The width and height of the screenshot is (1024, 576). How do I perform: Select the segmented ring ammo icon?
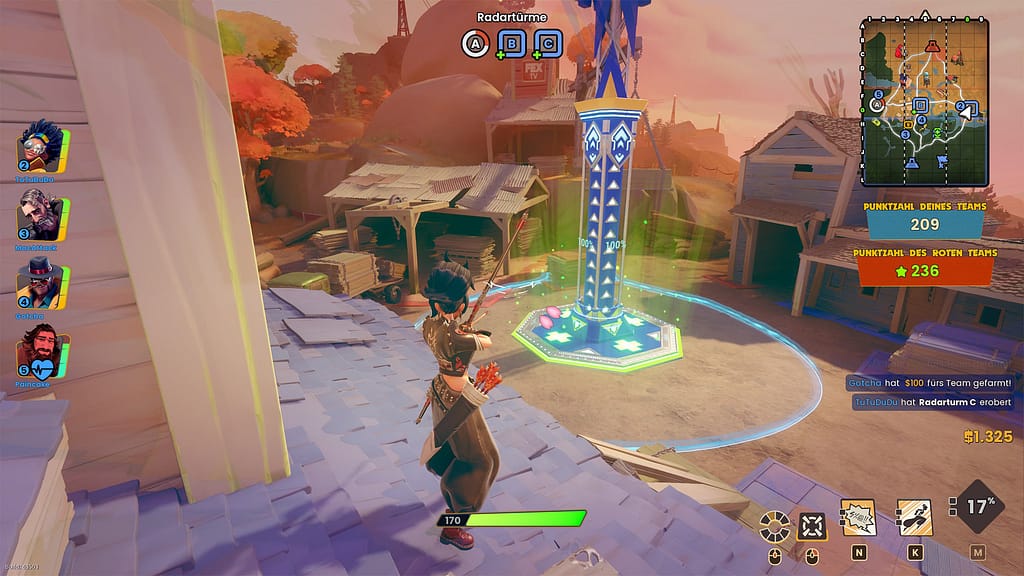coord(774,524)
